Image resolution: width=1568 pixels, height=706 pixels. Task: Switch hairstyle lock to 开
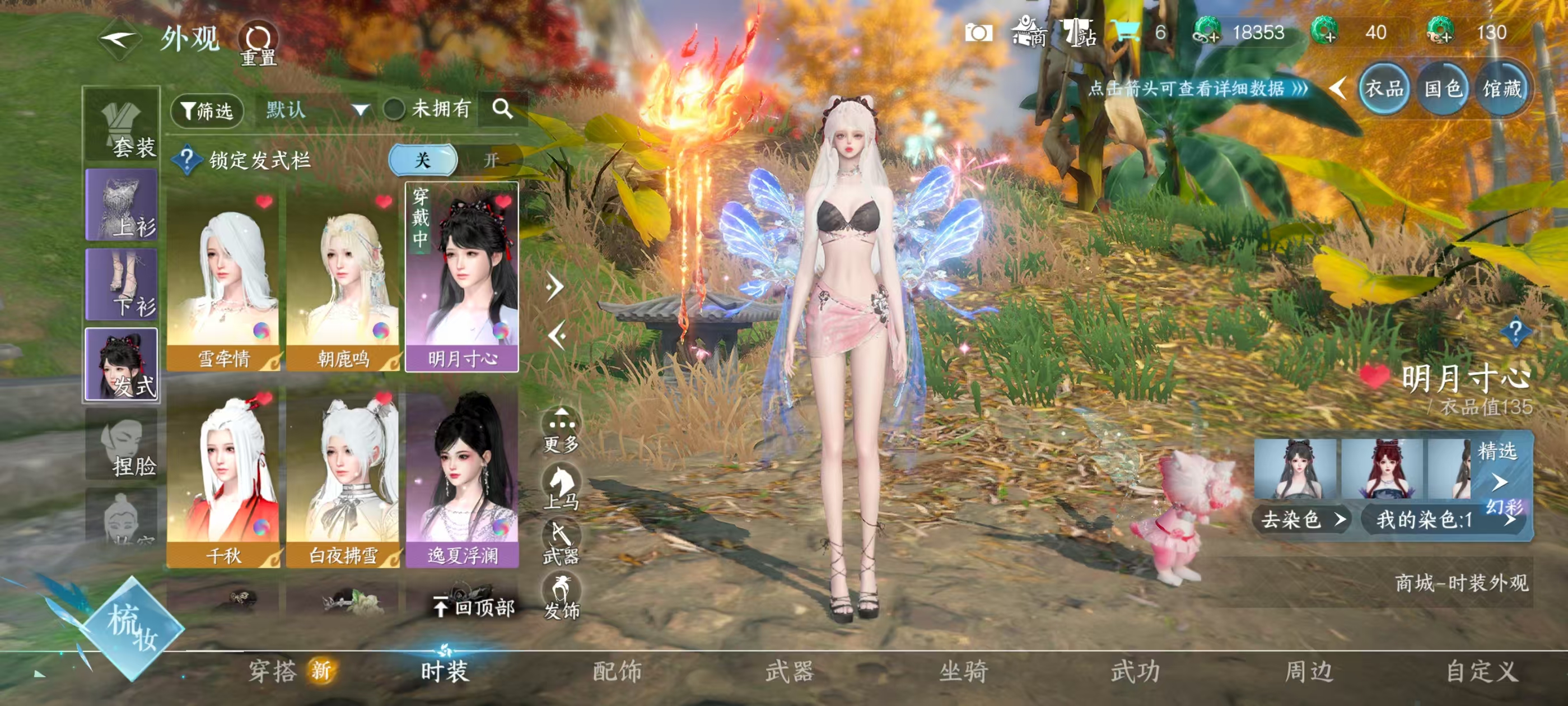(491, 160)
